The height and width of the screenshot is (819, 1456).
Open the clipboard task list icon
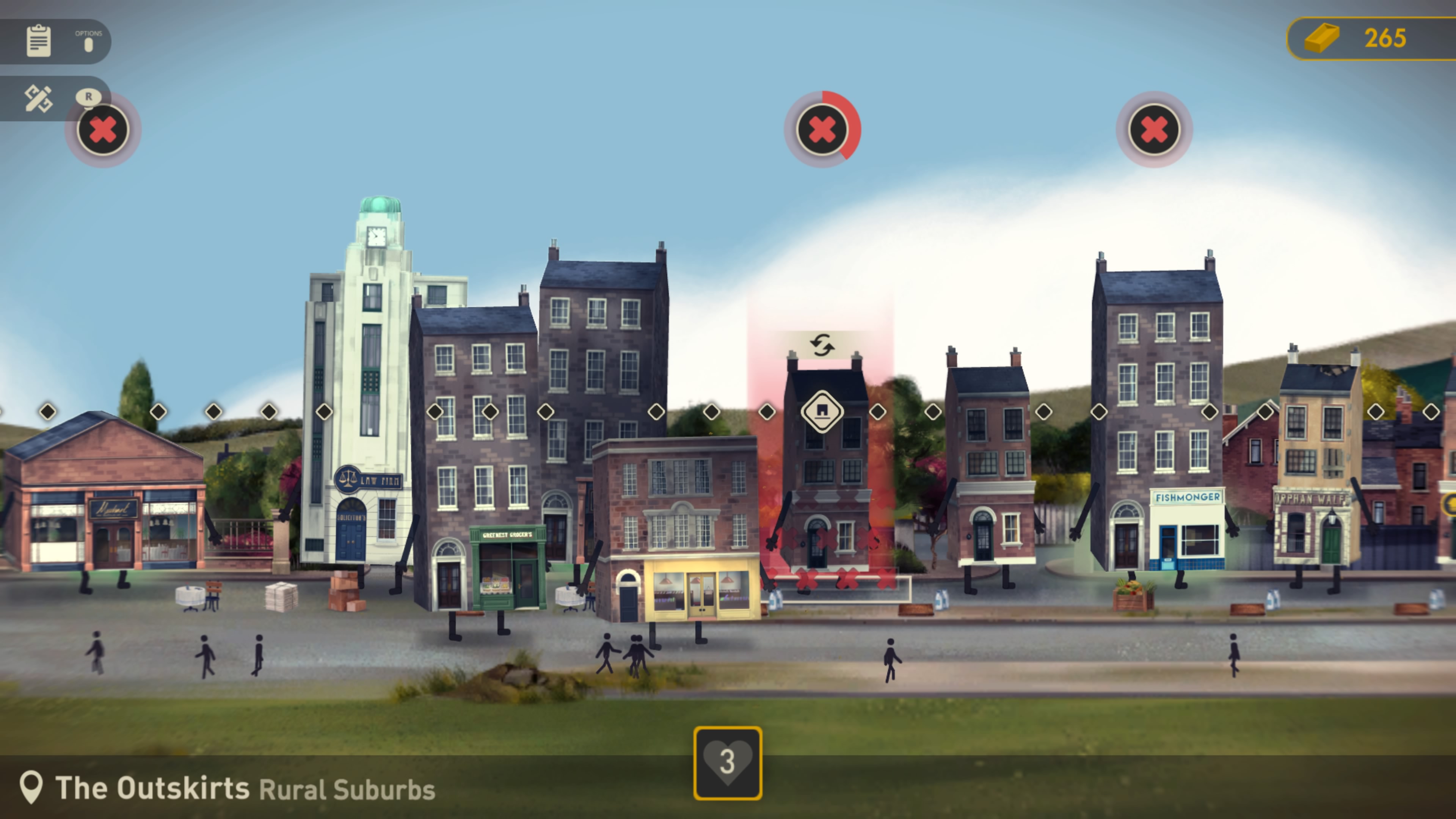click(x=38, y=41)
